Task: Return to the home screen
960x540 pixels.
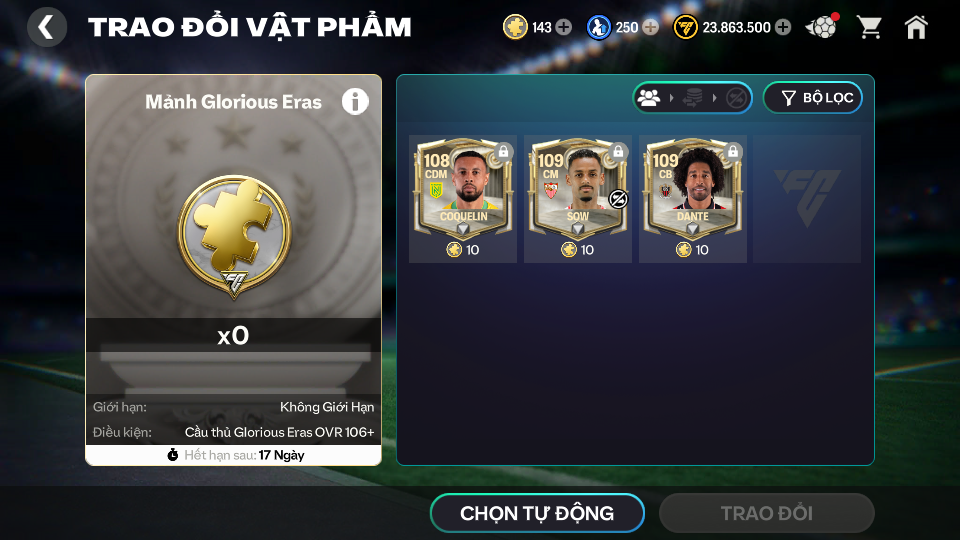Action: point(916,27)
